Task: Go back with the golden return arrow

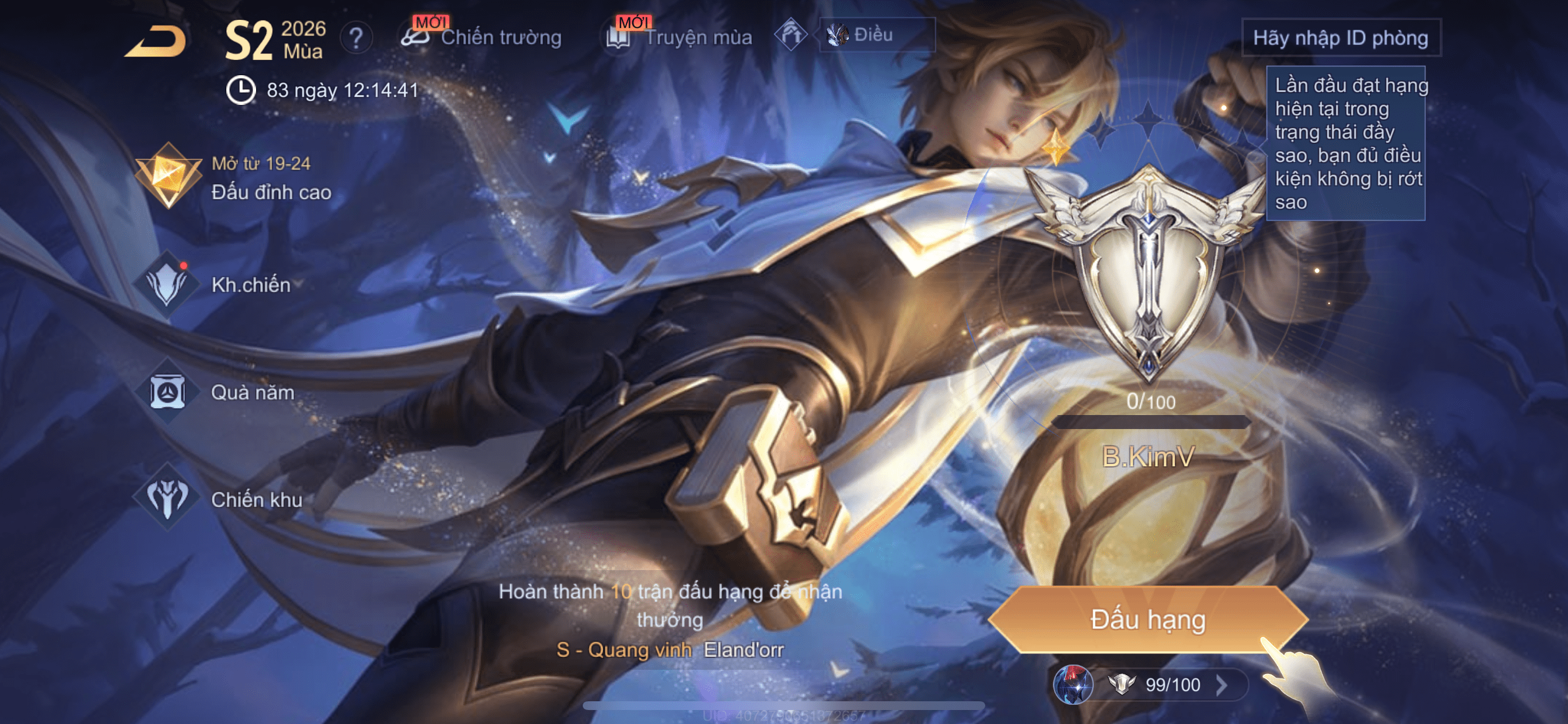Action: (157, 41)
